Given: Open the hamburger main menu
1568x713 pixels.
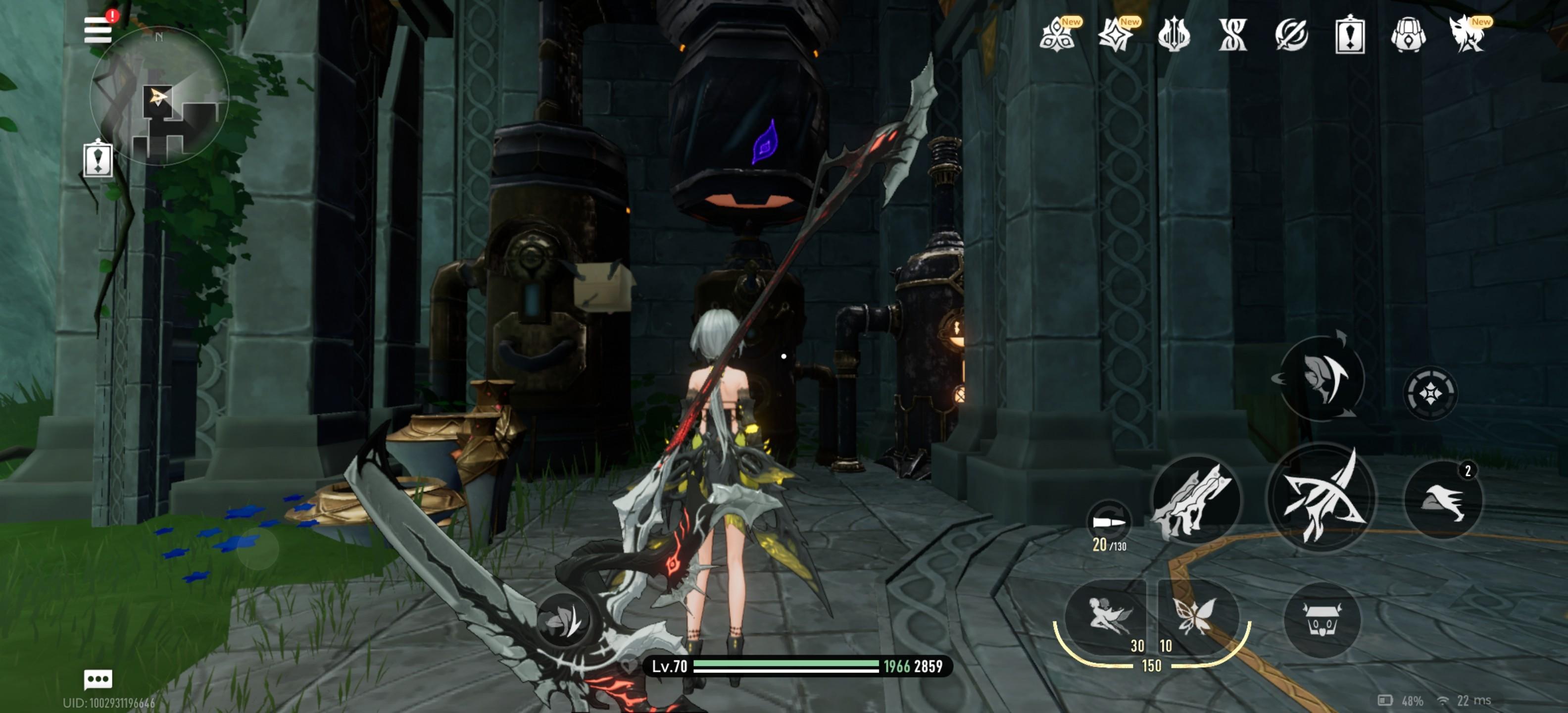Looking at the screenshot, I should [98, 29].
